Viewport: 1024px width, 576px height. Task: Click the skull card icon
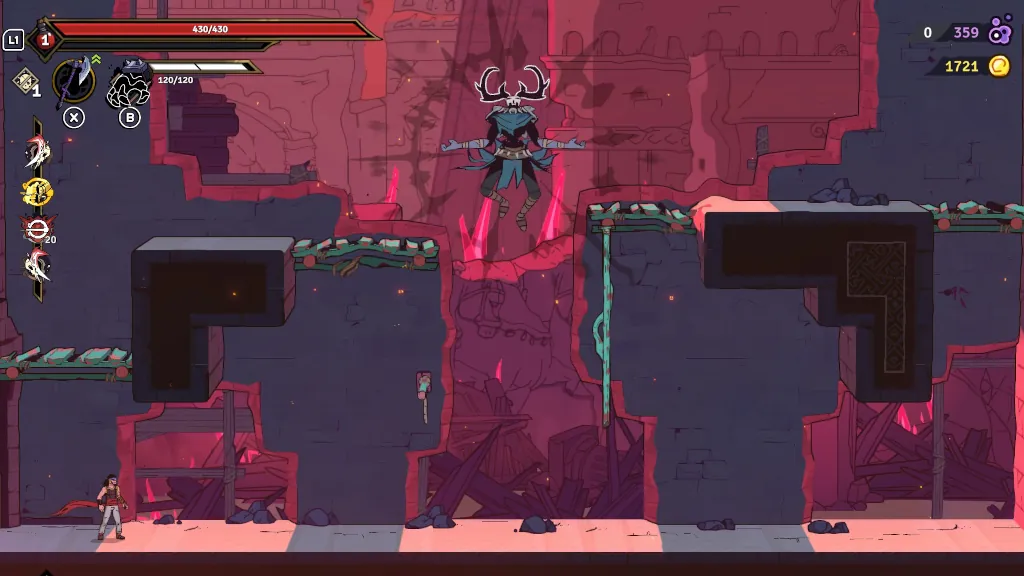(24, 81)
